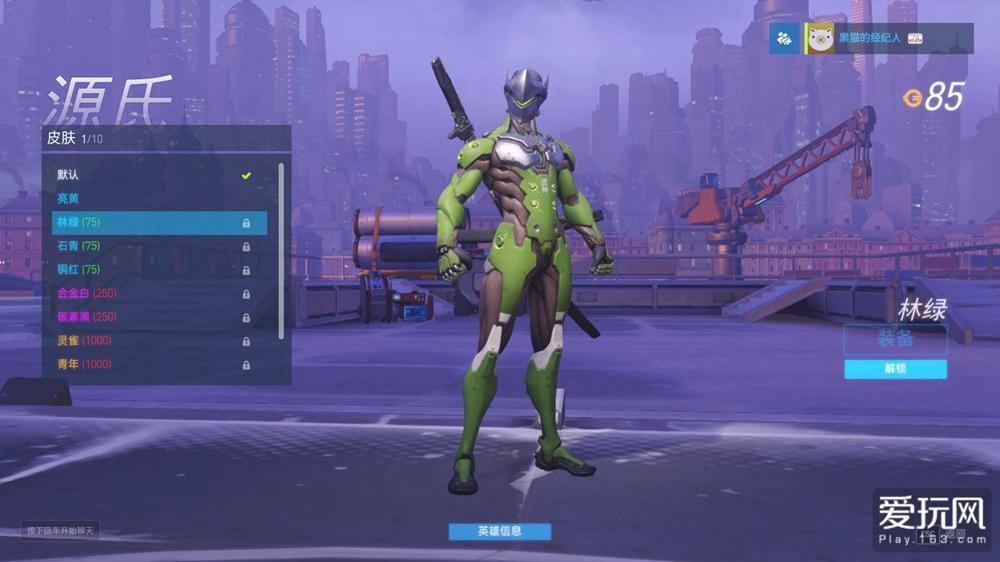Unlock the skin with the 解锁 button
The image size is (1000, 562).
point(895,369)
